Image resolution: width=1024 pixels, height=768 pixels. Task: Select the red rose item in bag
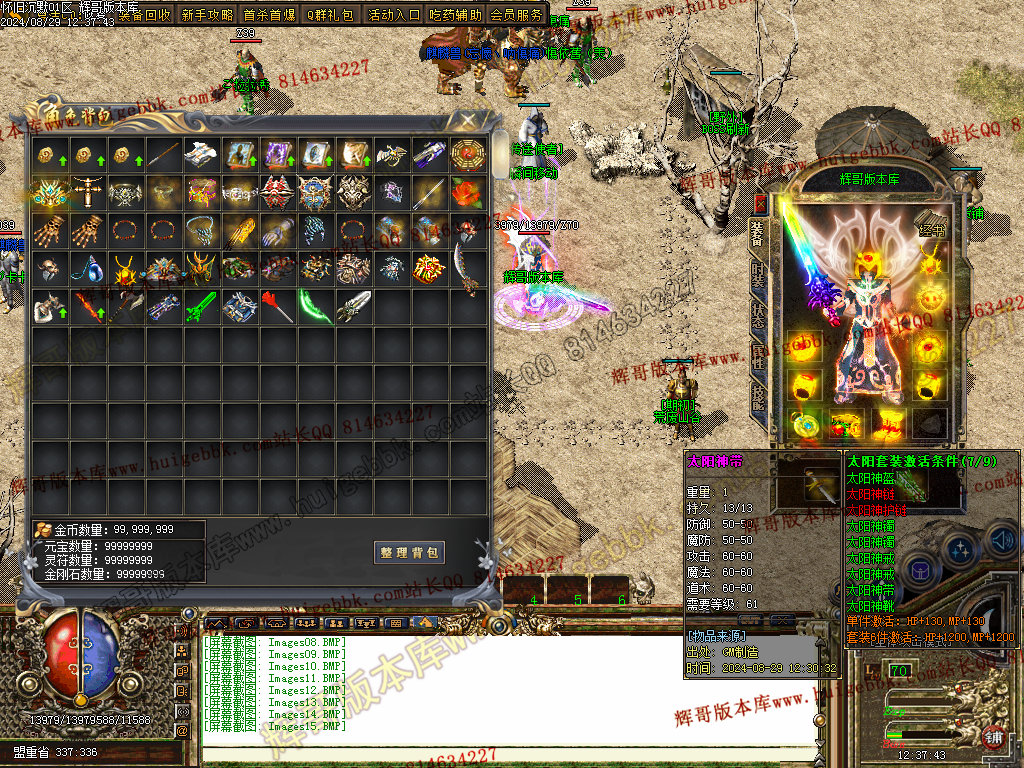coord(466,192)
